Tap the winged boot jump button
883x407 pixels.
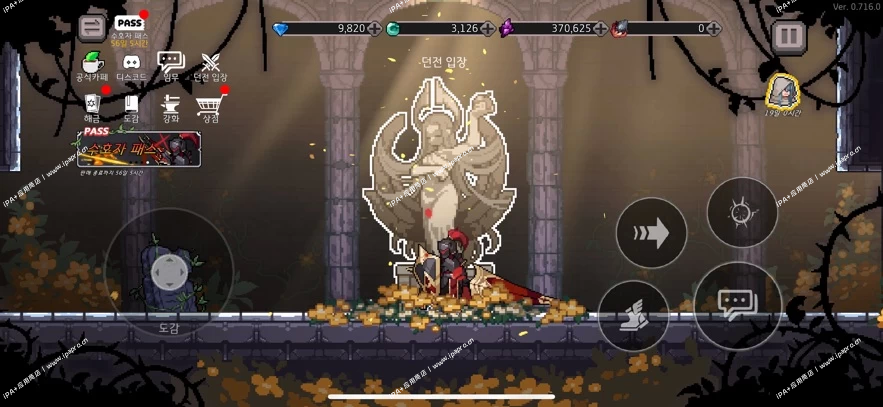[x=633, y=315]
